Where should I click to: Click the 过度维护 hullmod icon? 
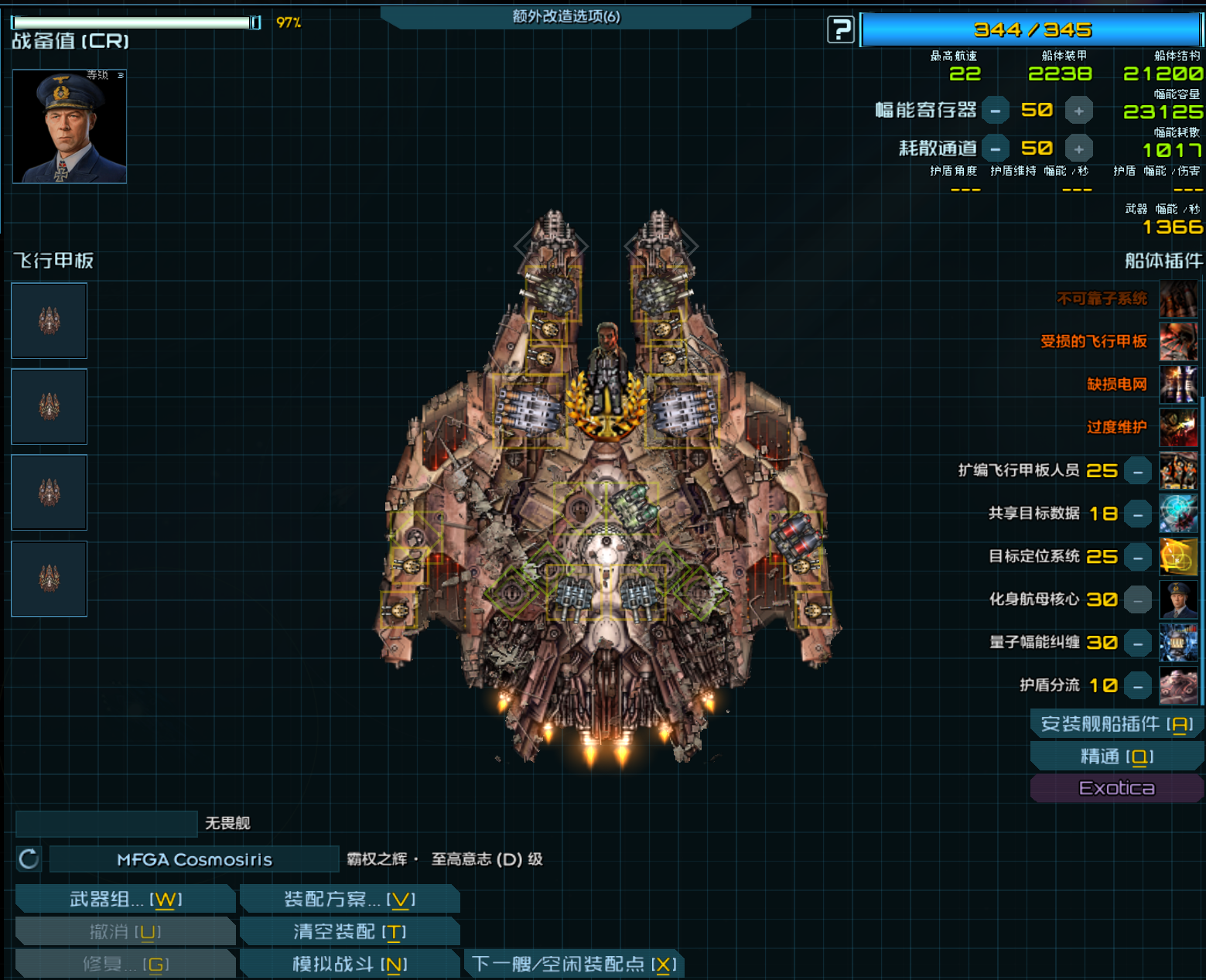click(x=1177, y=427)
